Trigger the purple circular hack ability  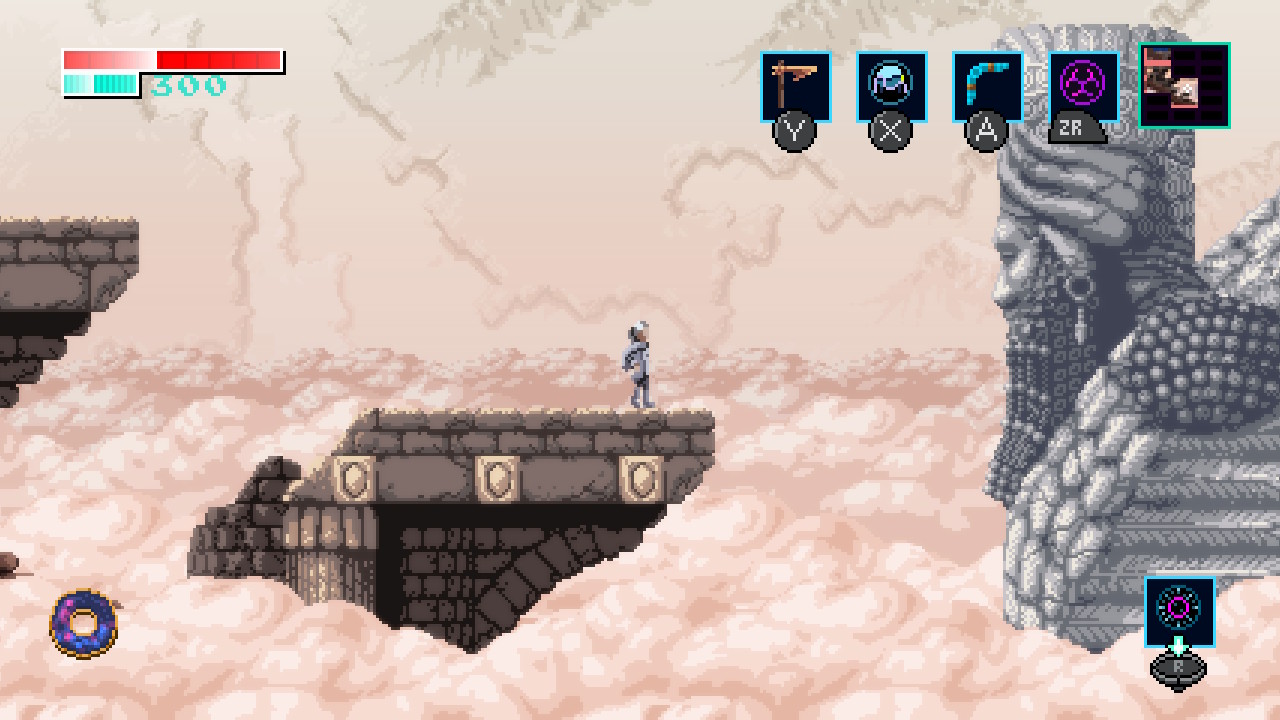point(1083,87)
